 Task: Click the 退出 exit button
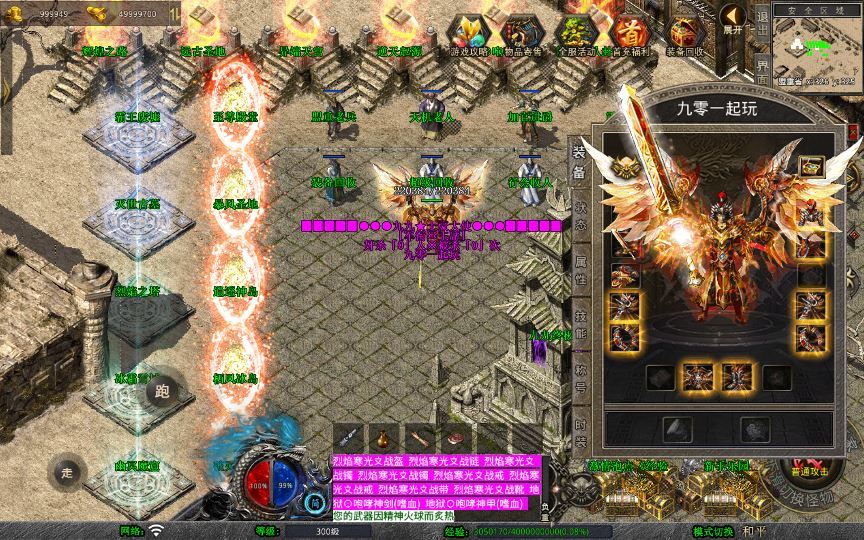pyautogui.click(x=763, y=28)
